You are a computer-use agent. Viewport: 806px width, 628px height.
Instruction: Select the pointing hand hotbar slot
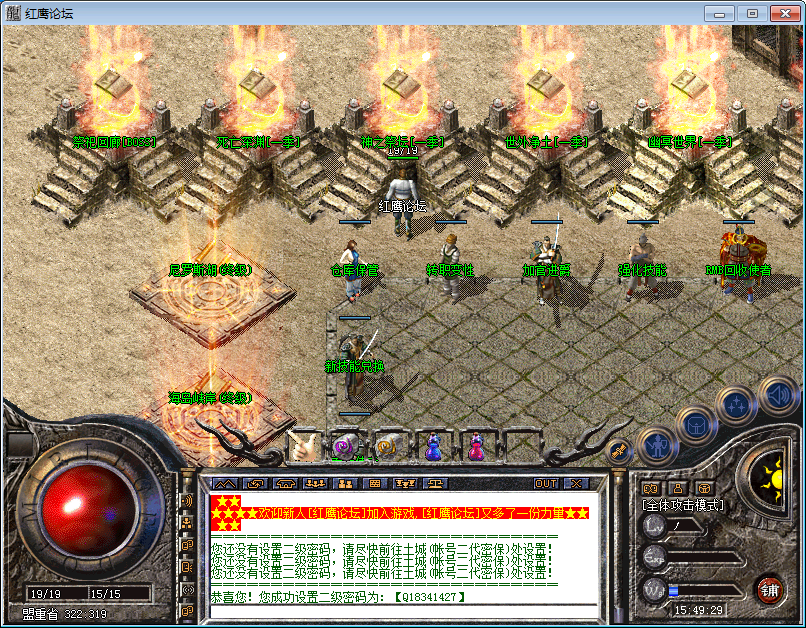point(303,446)
